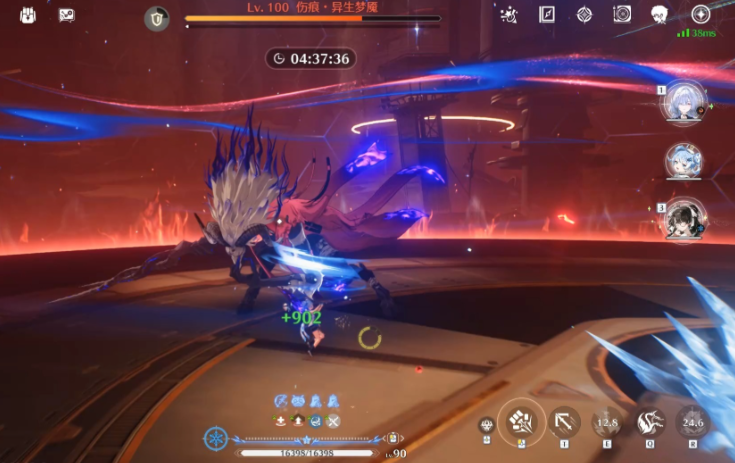This screenshot has height=463, width=735.
Task: Open the backpack icon
Action: point(28,15)
